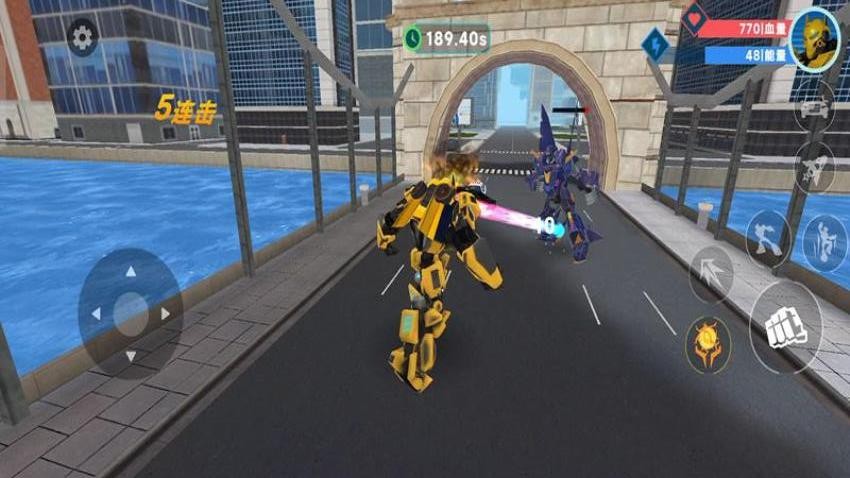Screen dimensions: 850x478
Task: Activate the orange flaming emblem skill
Action: 708,343
